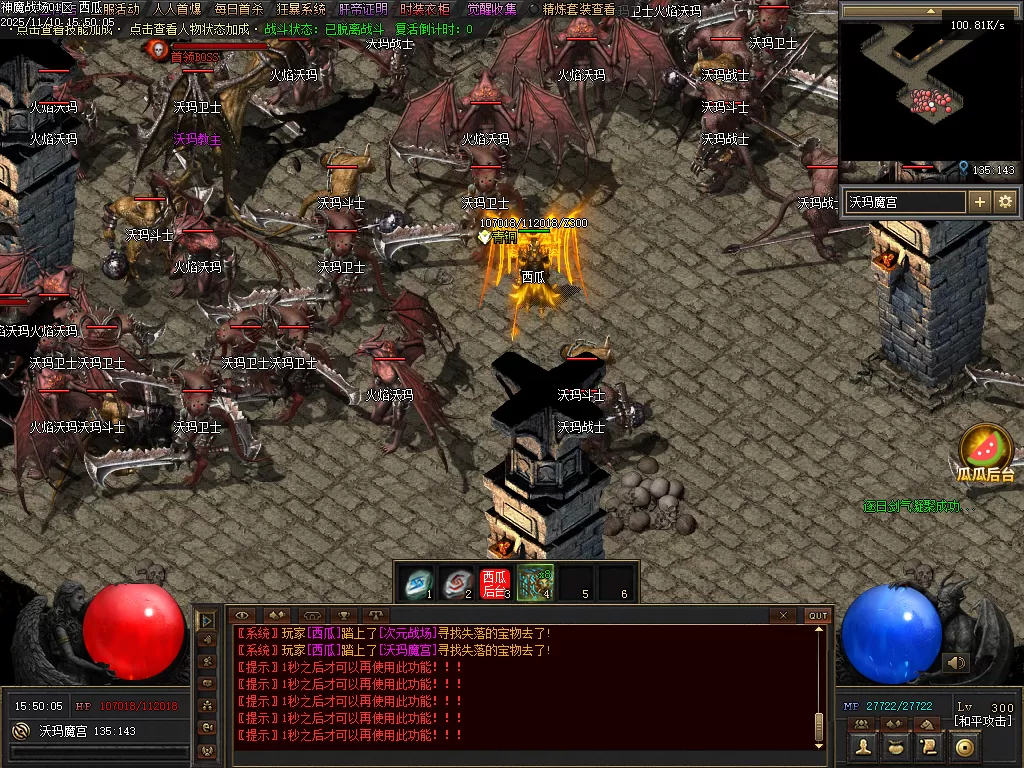Open the 觉醒收集 menu

[x=492, y=9]
